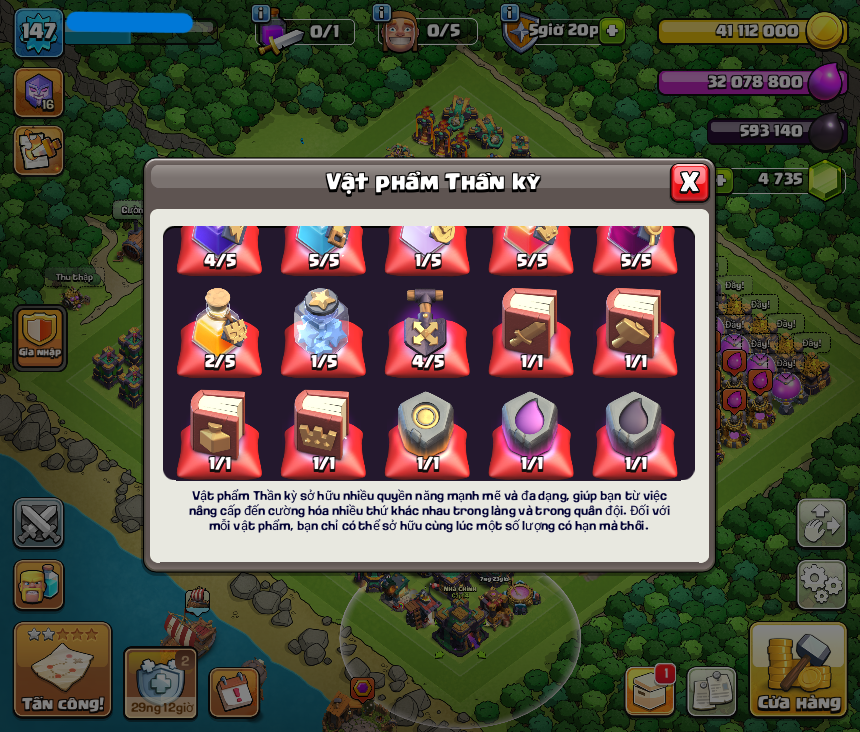Open the Cửa hàng shop
The image size is (860, 732).
coord(799,671)
